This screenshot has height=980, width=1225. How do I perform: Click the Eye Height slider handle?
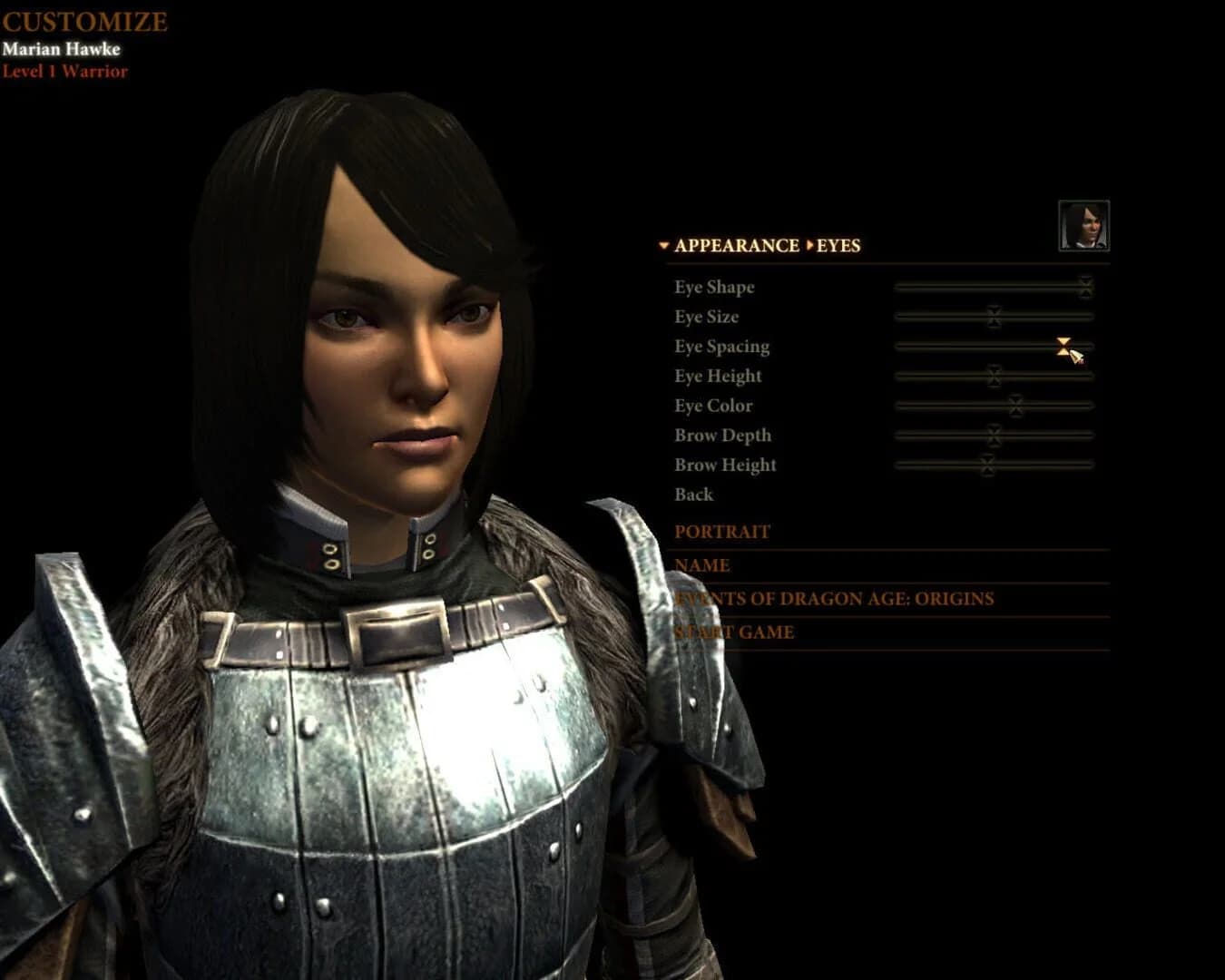[x=995, y=376]
